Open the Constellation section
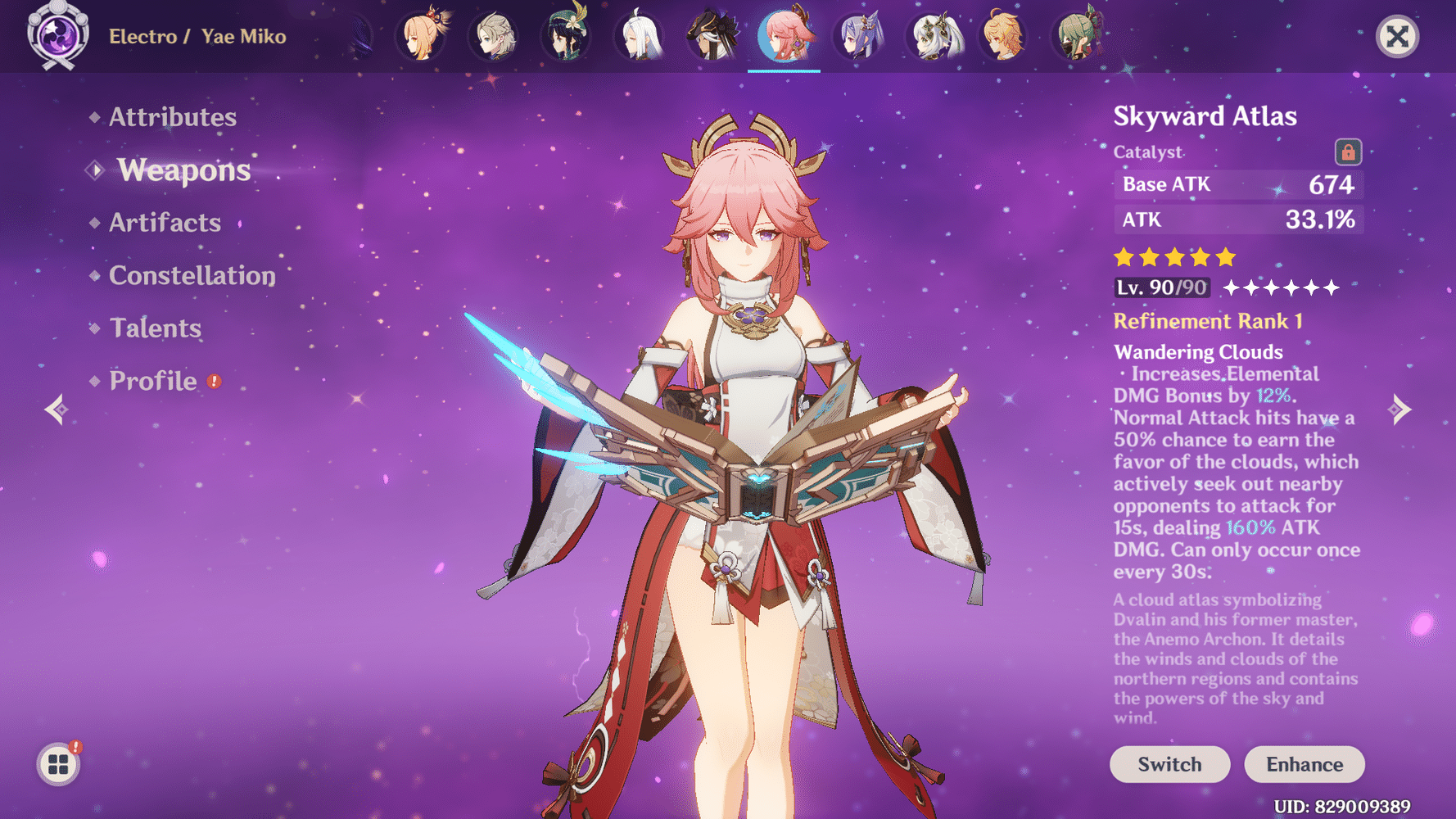 (192, 275)
